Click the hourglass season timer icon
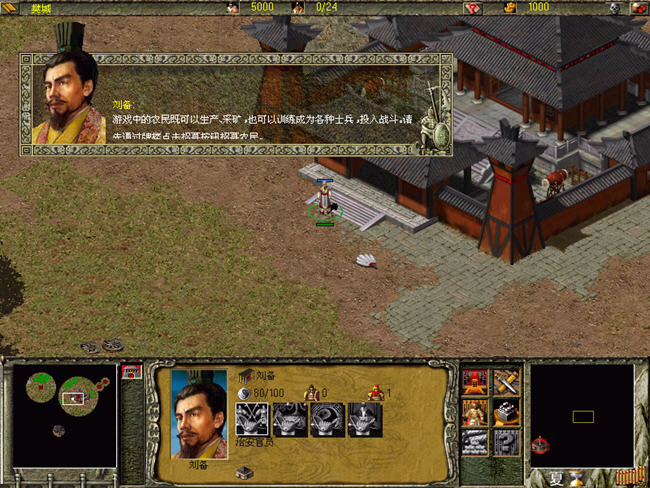This screenshot has width=650, height=488. point(577,478)
